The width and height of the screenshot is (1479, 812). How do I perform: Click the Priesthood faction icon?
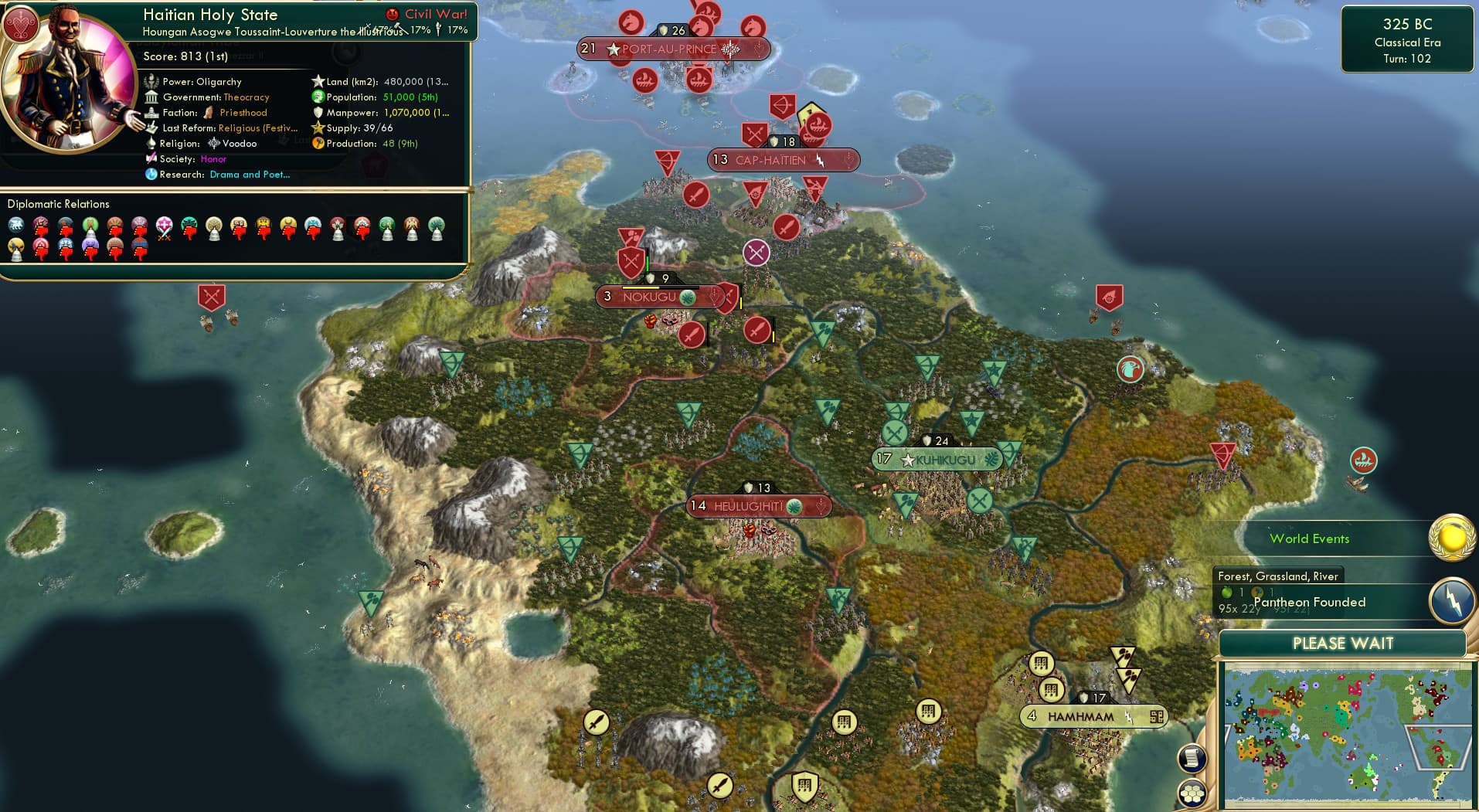[209, 112]
